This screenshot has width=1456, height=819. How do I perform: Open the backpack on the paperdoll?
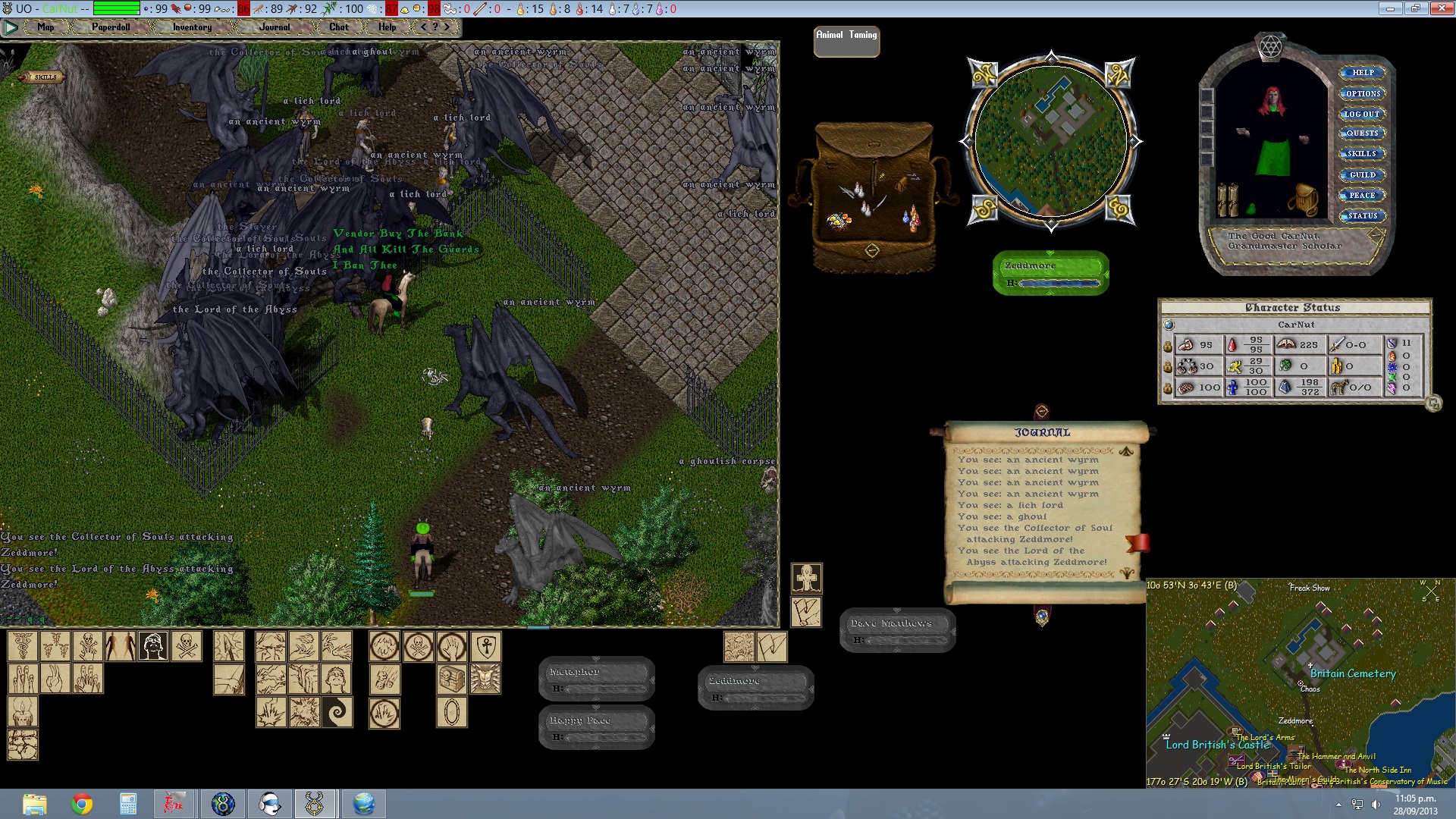coord(1305,199)
